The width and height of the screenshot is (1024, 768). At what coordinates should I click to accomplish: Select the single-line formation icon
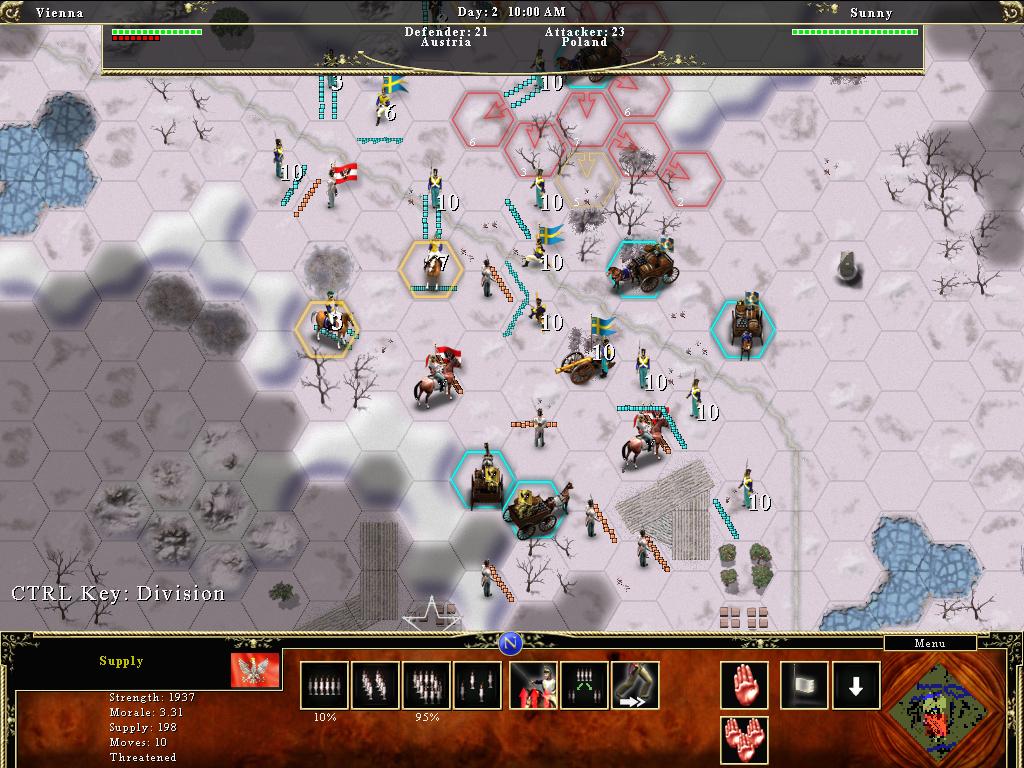pos(324,685)
